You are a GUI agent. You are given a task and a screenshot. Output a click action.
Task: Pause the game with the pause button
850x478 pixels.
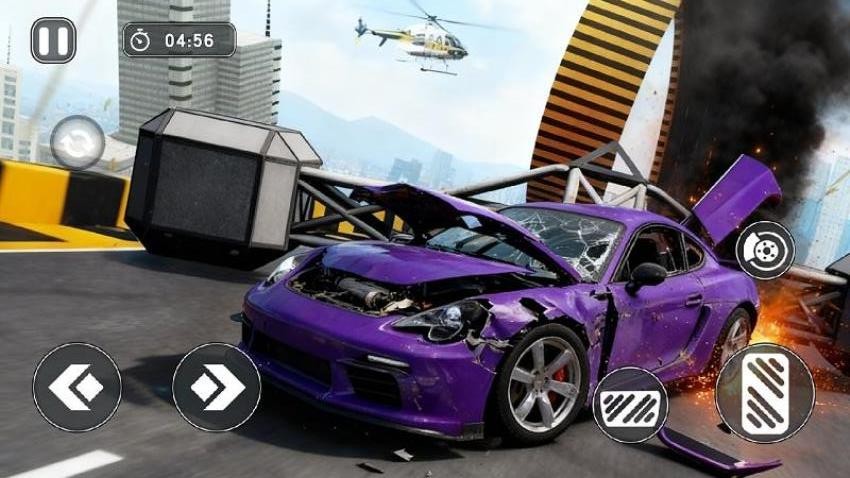[x=53, y=40]
